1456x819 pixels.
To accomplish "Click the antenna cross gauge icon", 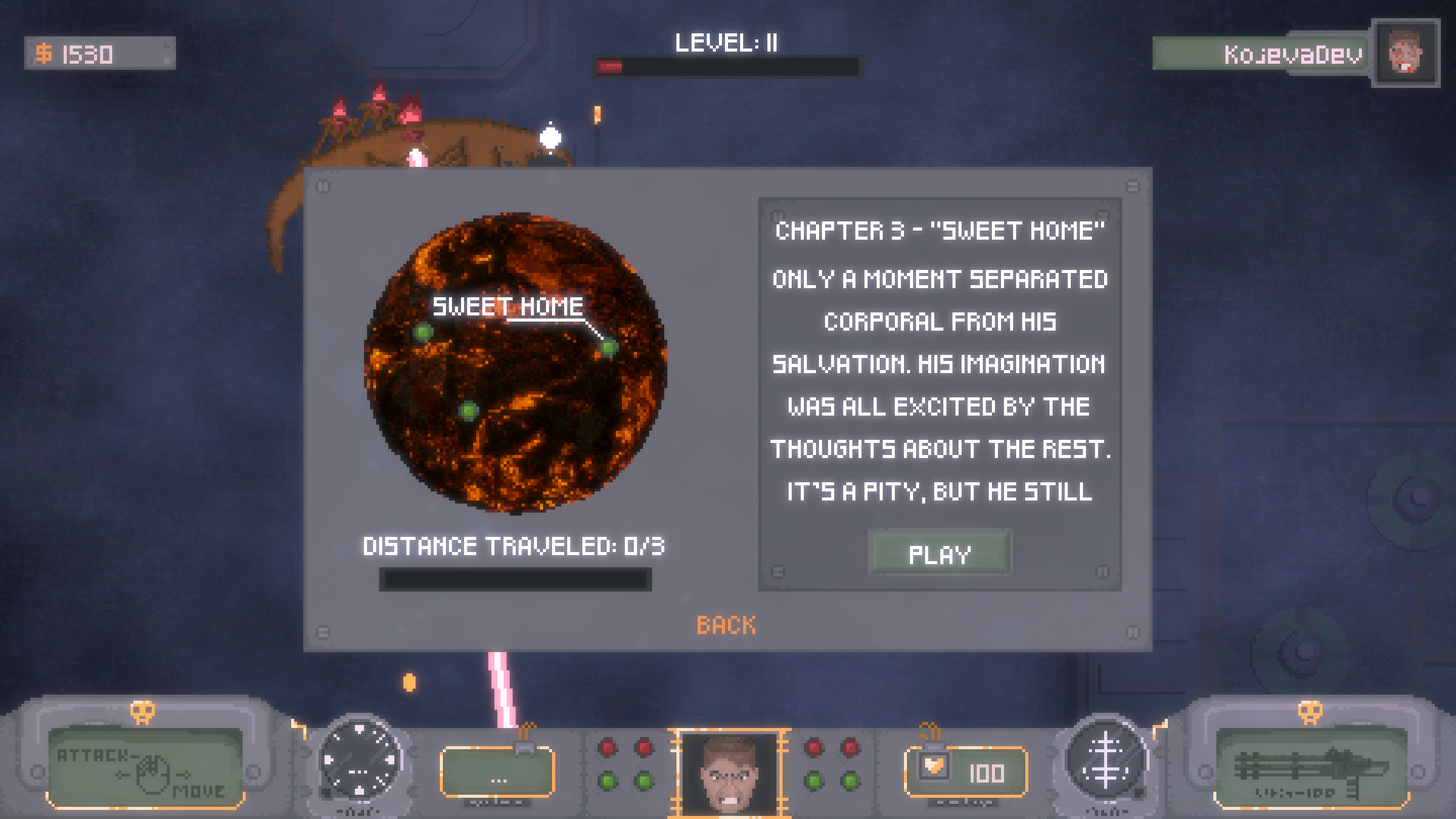I will (1107, 770).
